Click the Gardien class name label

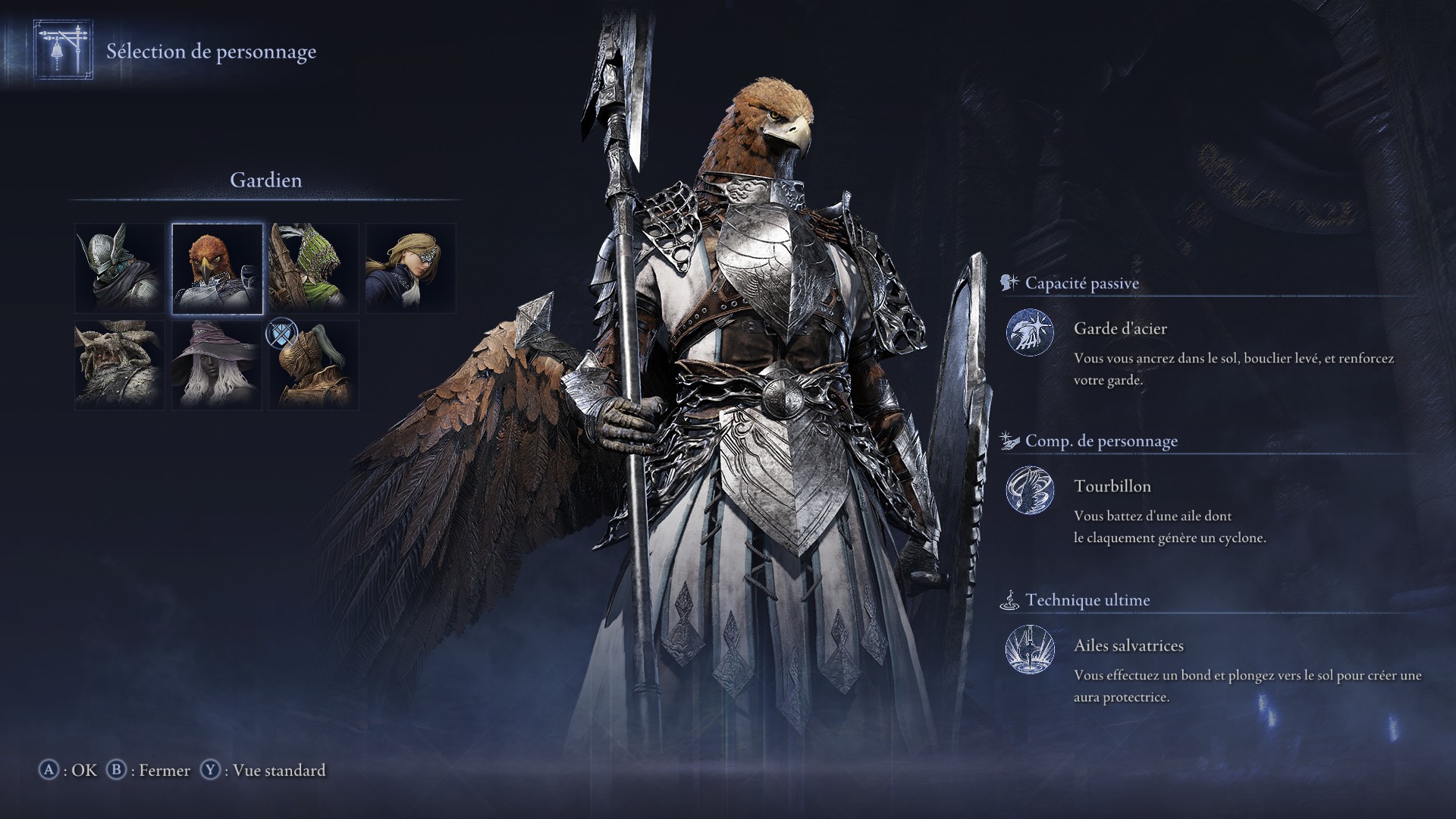(x=265, y=181)
